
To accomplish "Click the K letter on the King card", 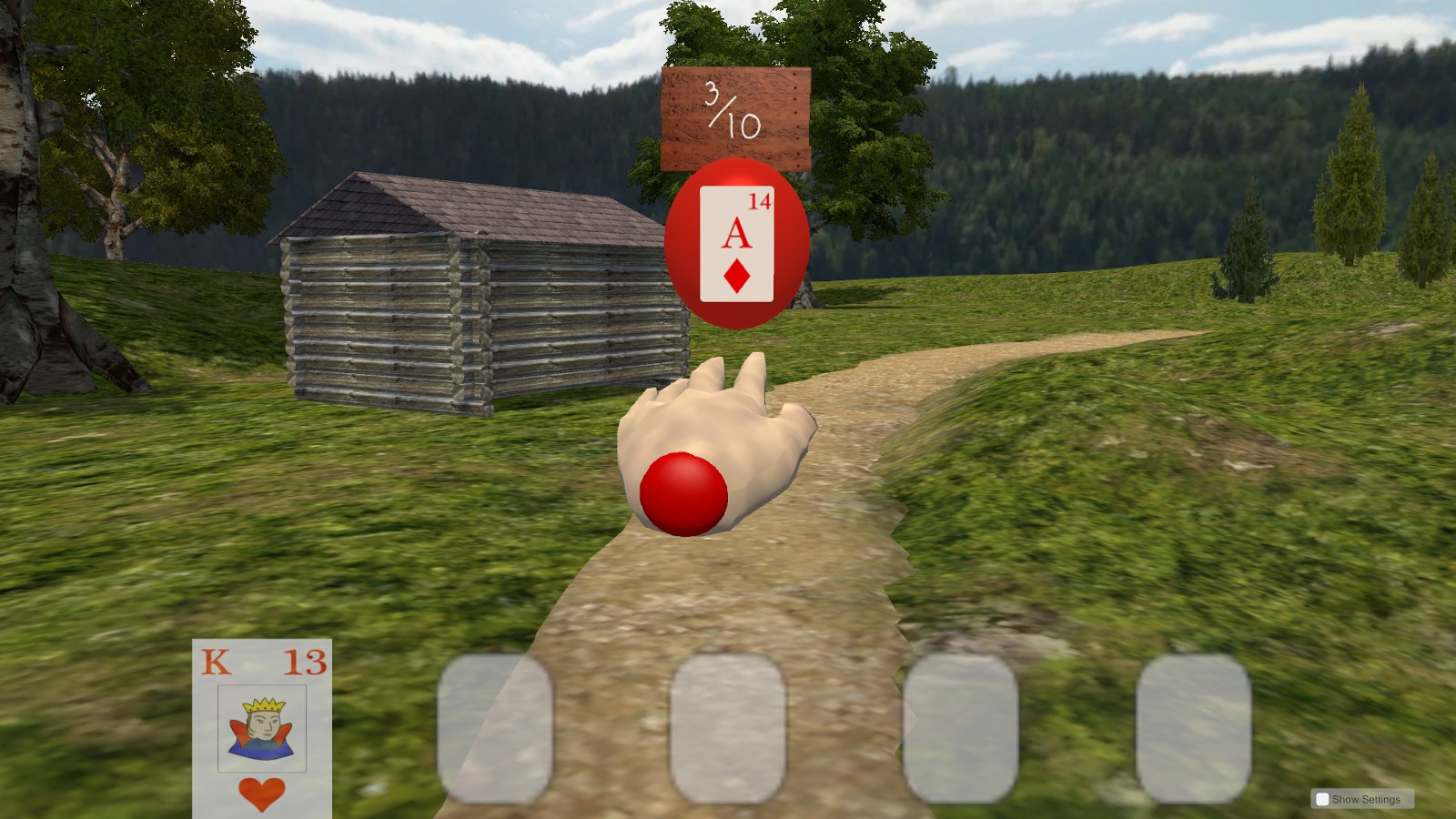I will [215, 664].
